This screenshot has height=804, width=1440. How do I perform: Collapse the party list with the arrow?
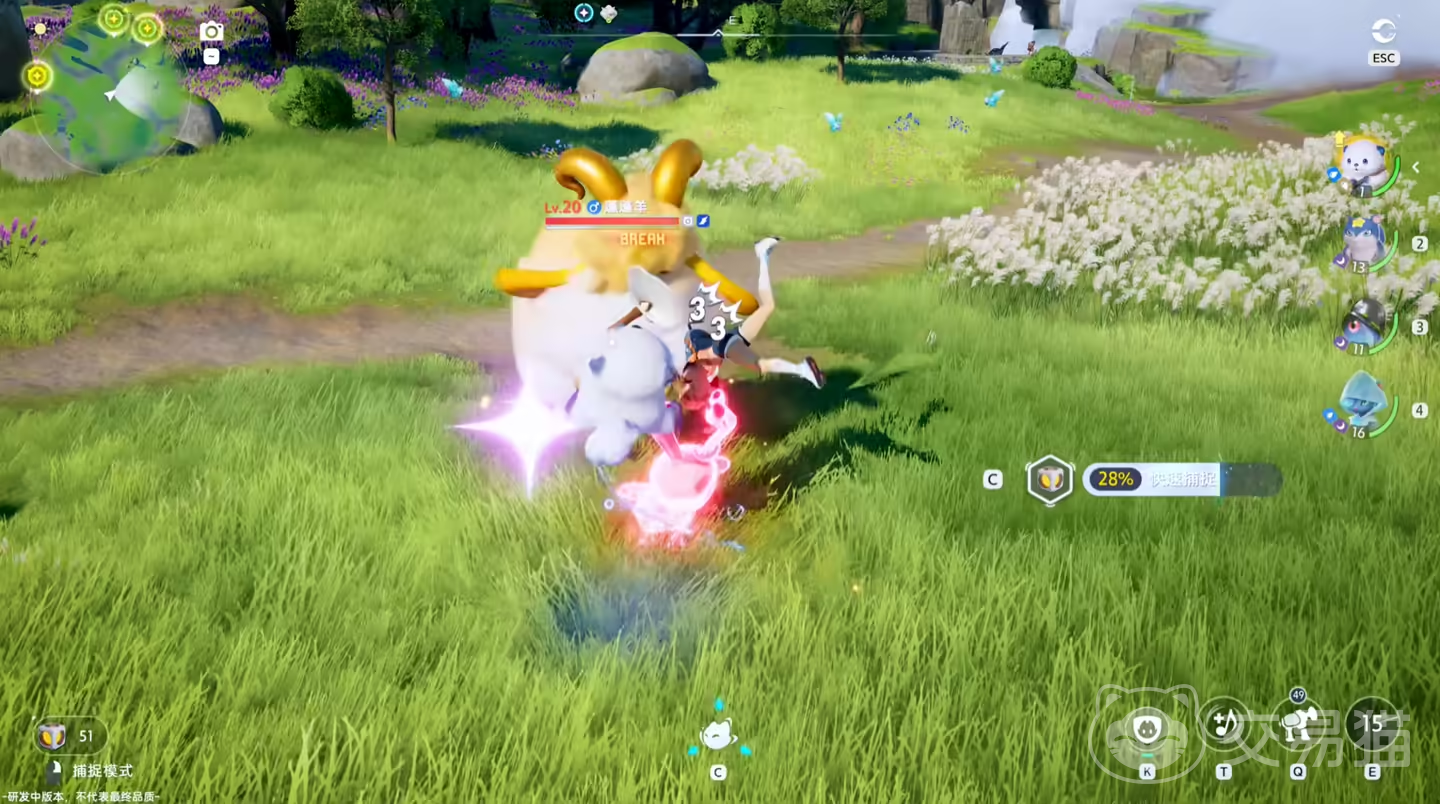(x=1416, y=168)
